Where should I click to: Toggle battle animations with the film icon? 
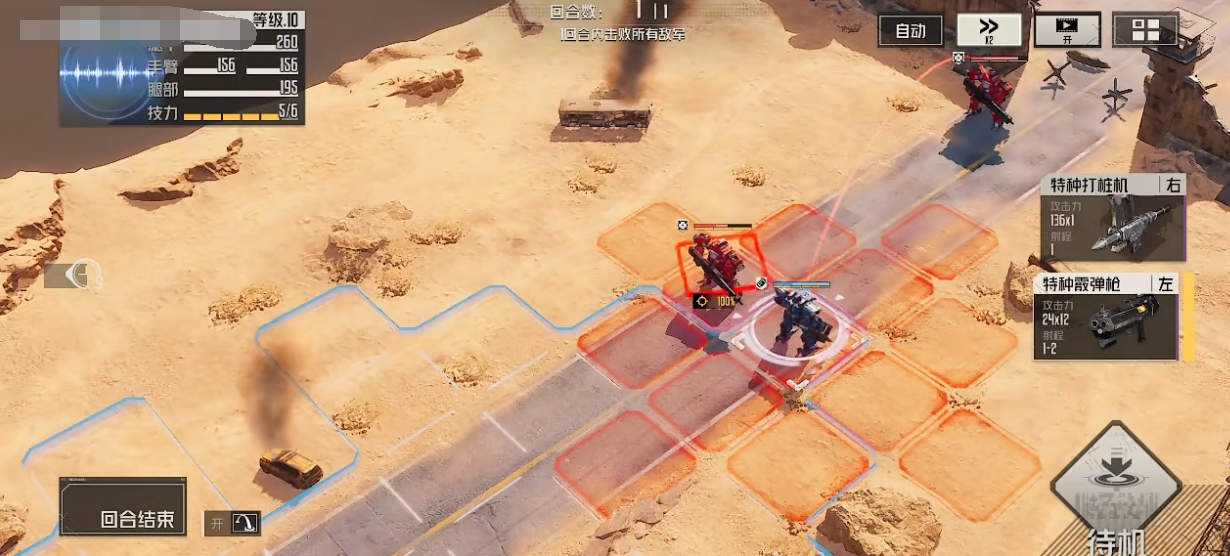coord(1067,30)
